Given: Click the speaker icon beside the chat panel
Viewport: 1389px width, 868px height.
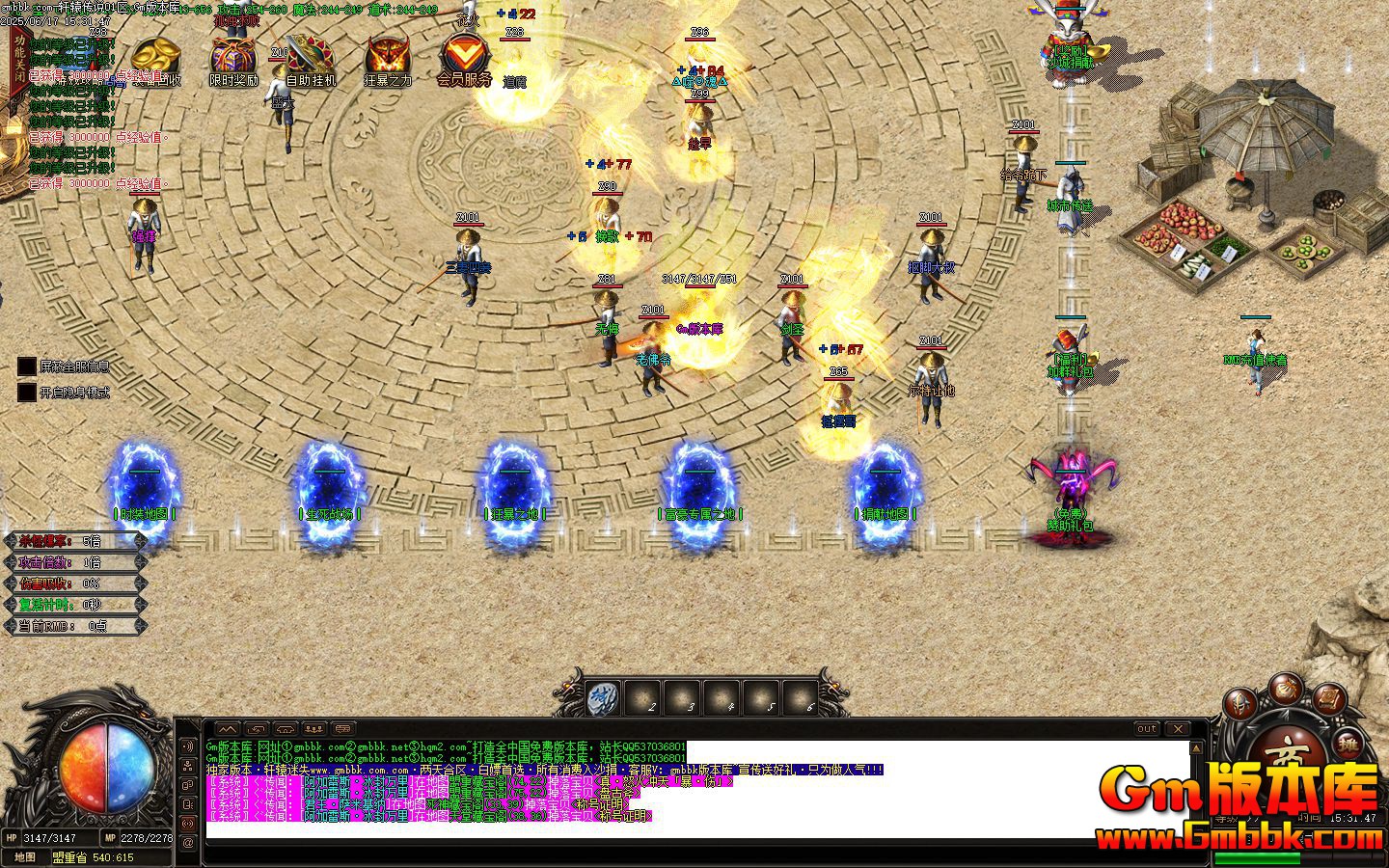Looking at the screenshot, I should click(188, 746).
